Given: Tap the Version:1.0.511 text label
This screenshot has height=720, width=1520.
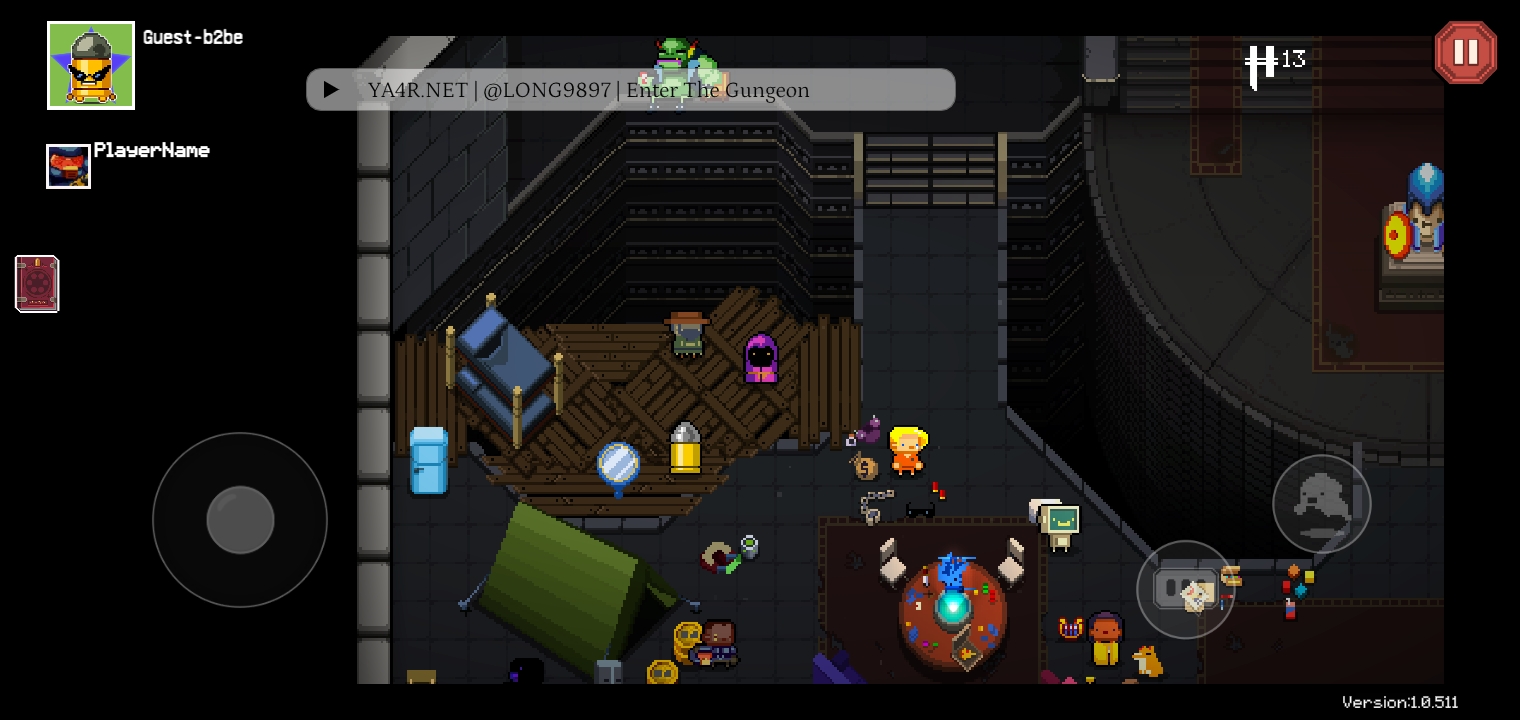Looking at the screenshot, I should click(1399, 702).
